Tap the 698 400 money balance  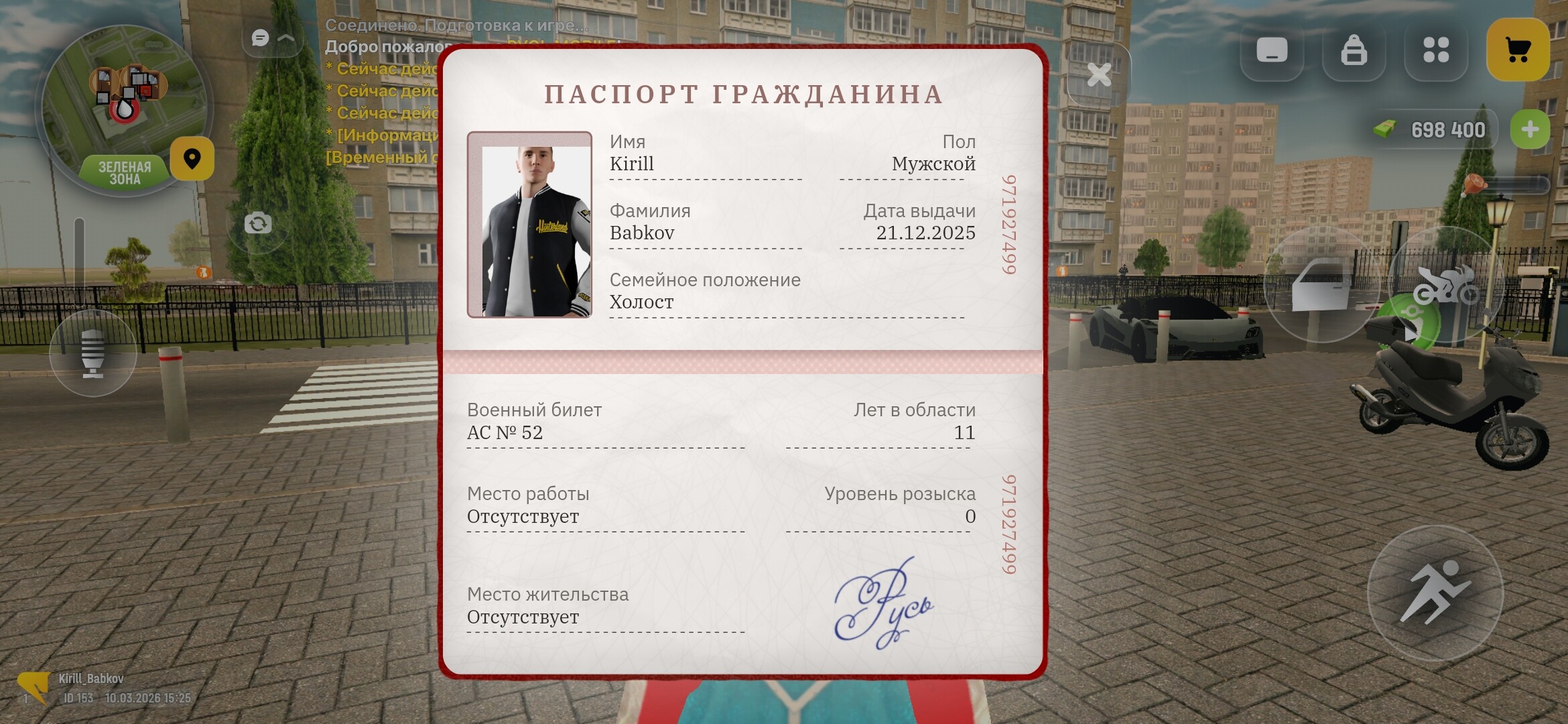click(x=1447, y=129)
